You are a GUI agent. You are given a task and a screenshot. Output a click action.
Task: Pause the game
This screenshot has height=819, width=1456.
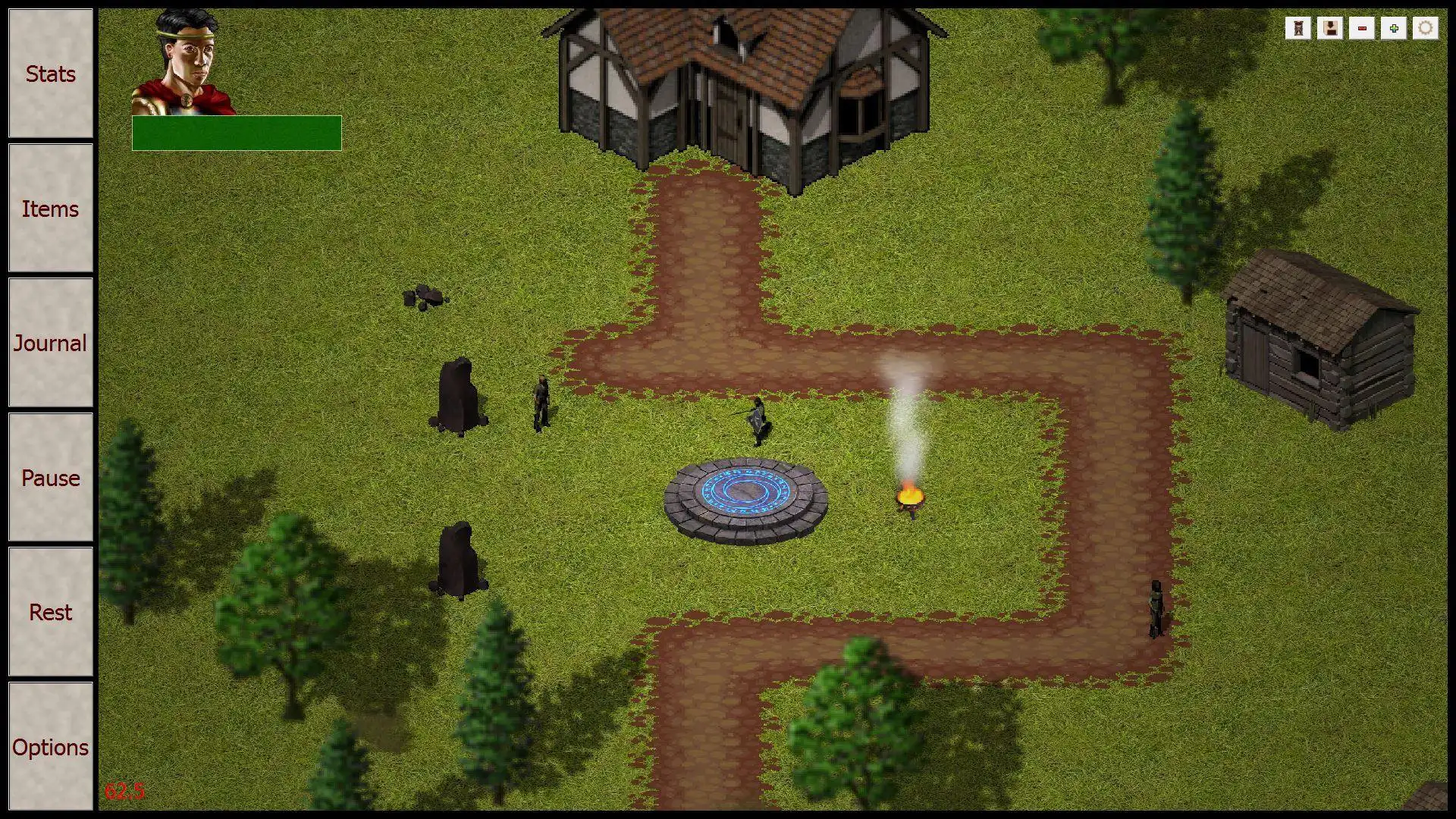[50, 478]
